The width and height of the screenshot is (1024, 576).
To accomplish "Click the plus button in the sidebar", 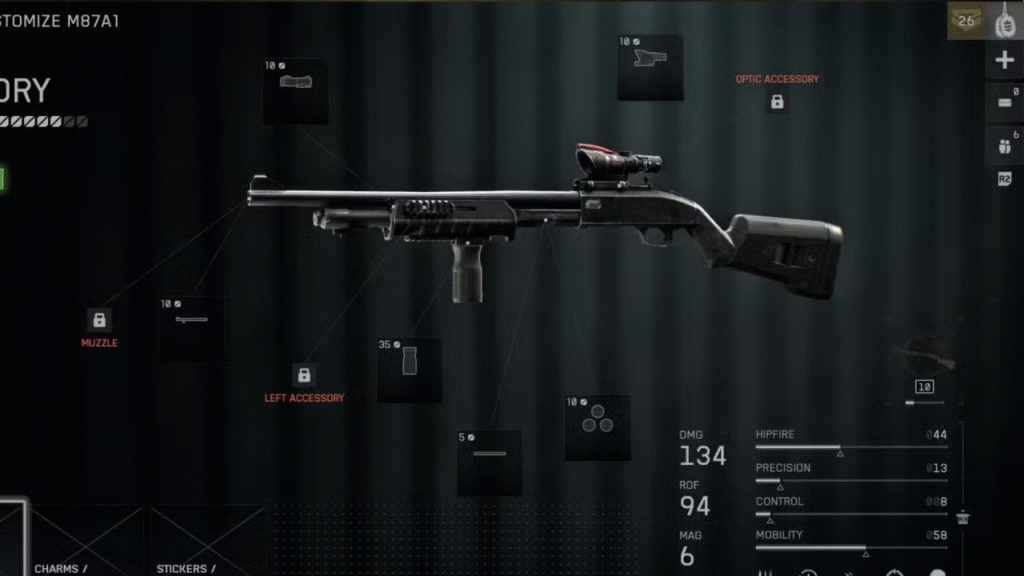I will tap(1004, 61).
